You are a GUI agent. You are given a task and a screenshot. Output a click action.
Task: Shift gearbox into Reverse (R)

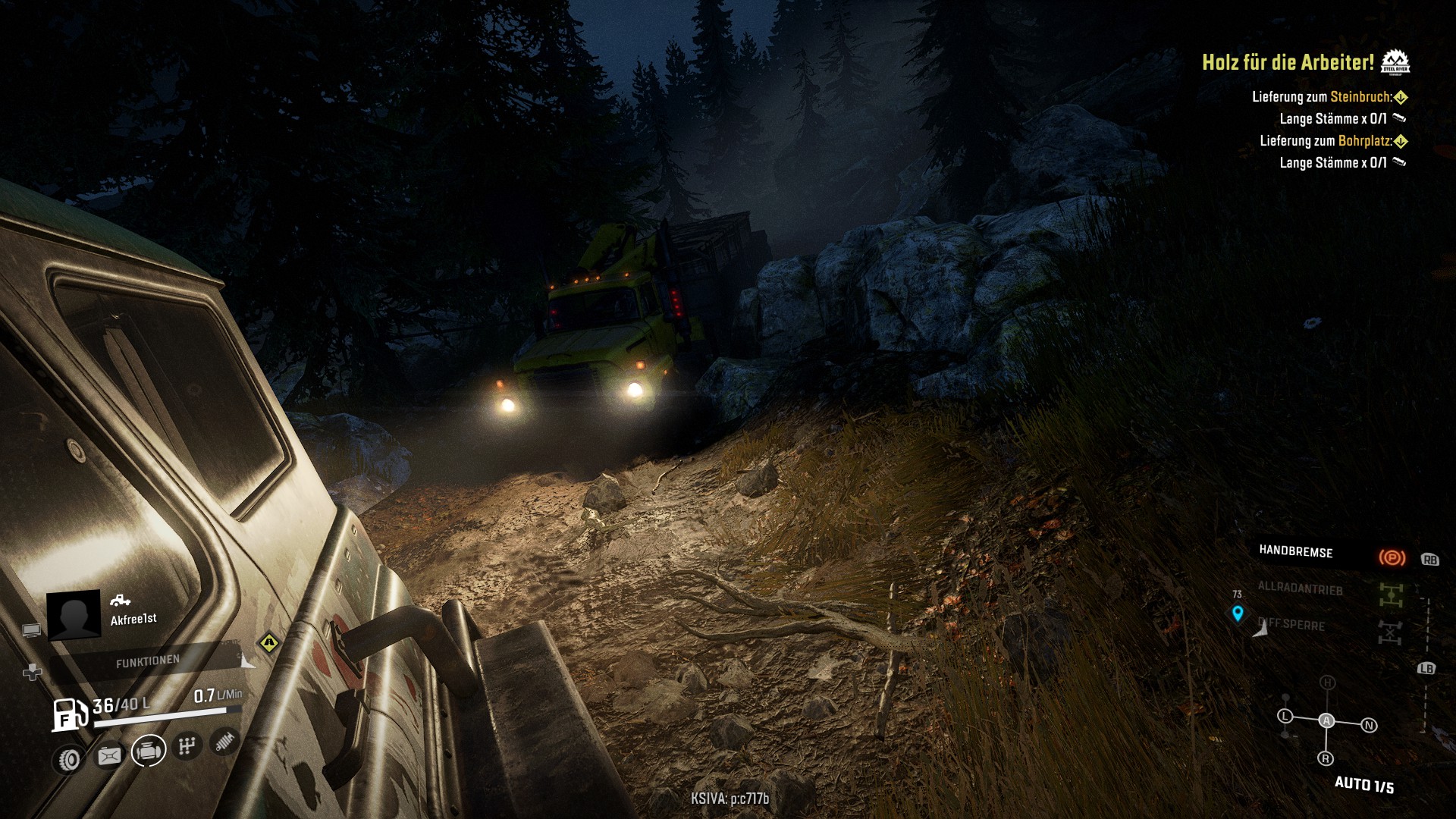click(x=1326, y=758)
